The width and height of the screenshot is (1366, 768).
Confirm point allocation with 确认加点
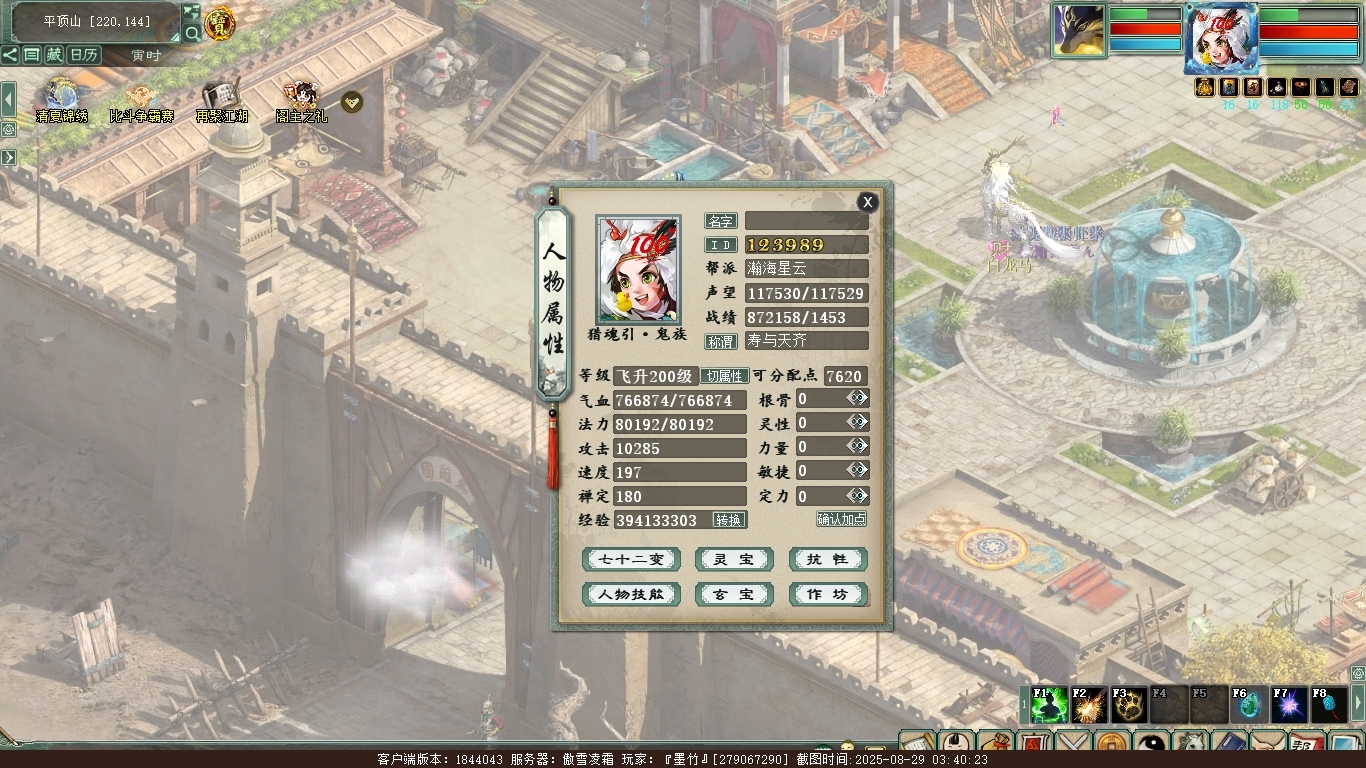coord(841,519)
